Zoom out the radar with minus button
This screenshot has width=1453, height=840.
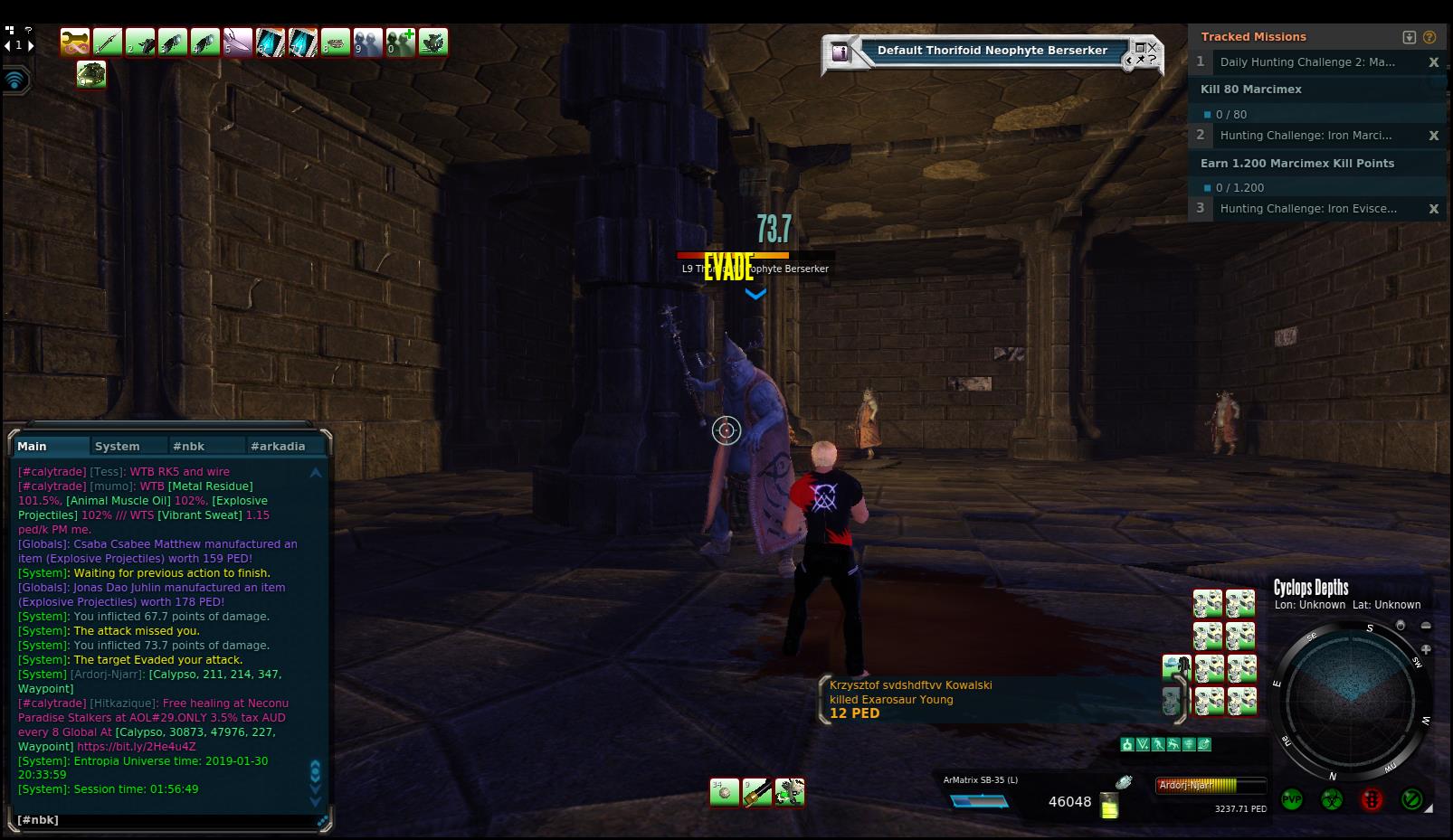1426,626
